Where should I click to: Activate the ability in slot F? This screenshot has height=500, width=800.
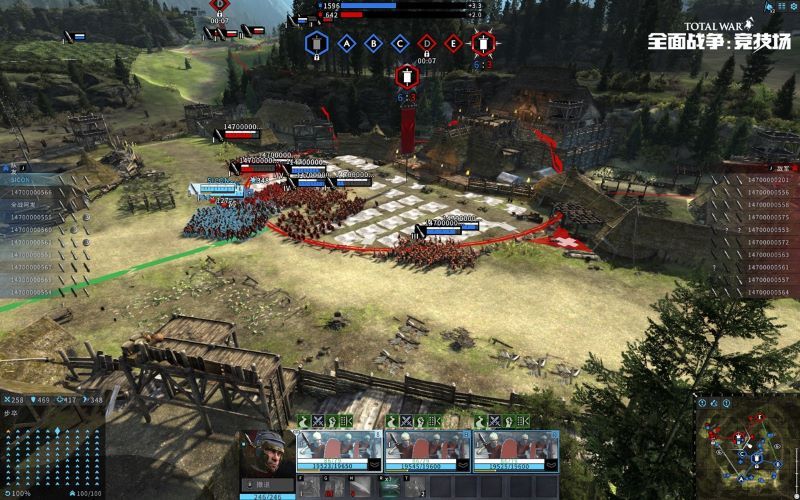coord(310,488)
